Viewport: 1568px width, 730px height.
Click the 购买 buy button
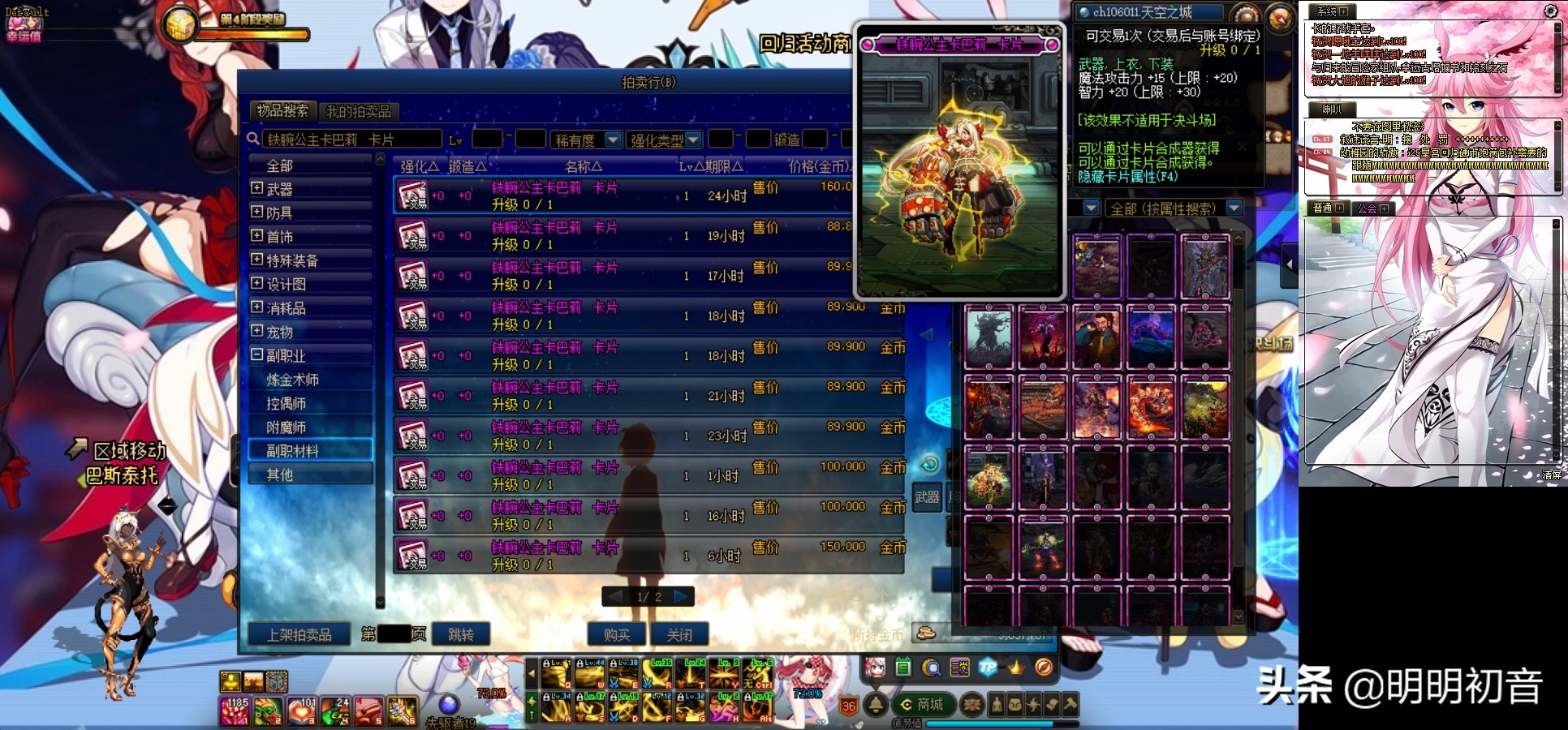click(616, 635)
